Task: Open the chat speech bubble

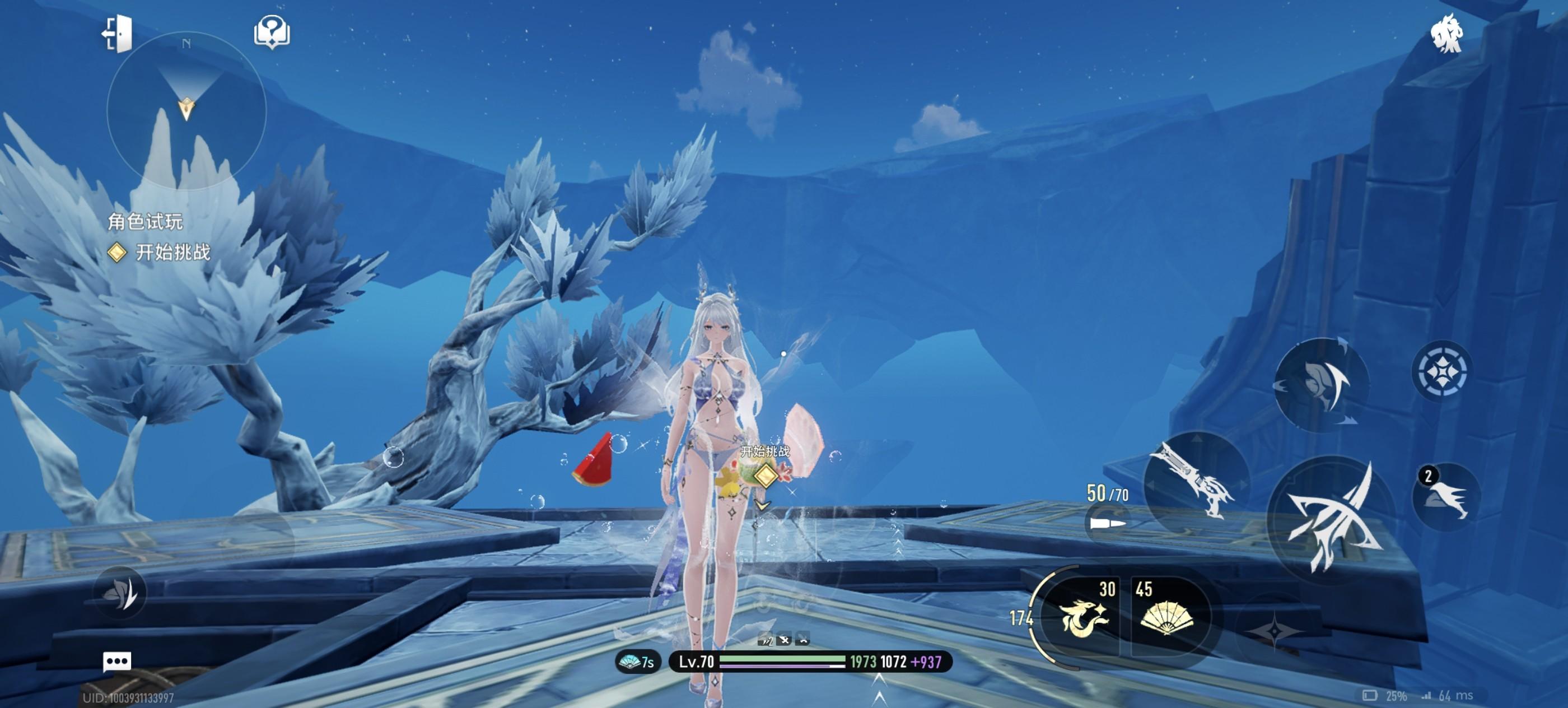Action: click(x=117, y=661)
